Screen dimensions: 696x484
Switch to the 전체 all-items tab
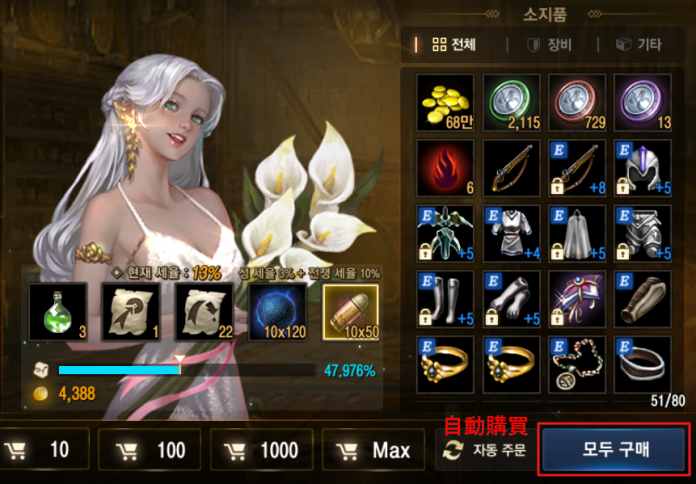tap(453, 44)
